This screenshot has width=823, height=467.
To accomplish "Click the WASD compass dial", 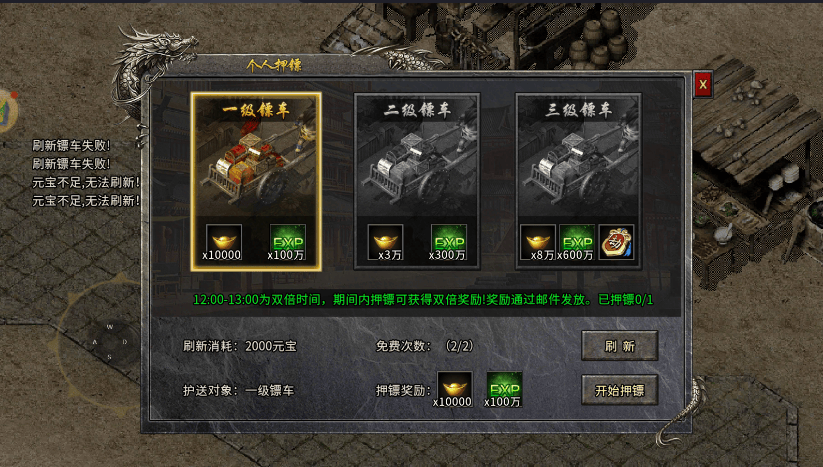I will tap(110, 340).
